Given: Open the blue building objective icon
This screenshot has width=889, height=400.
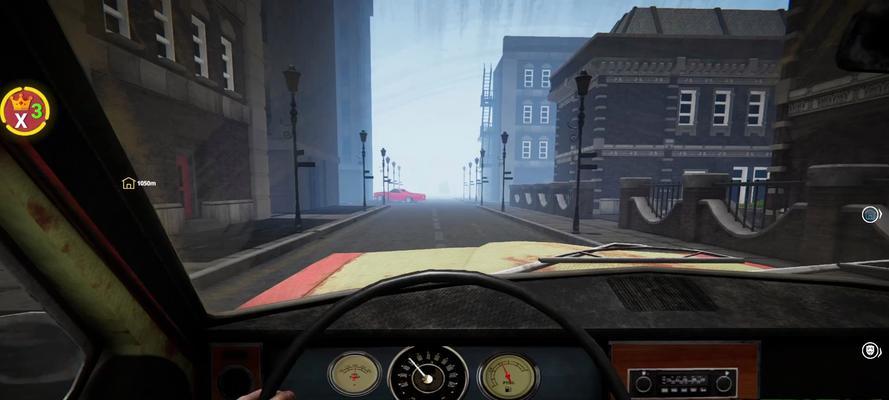Looking at the screenshot, I should [x=871, y=214].
